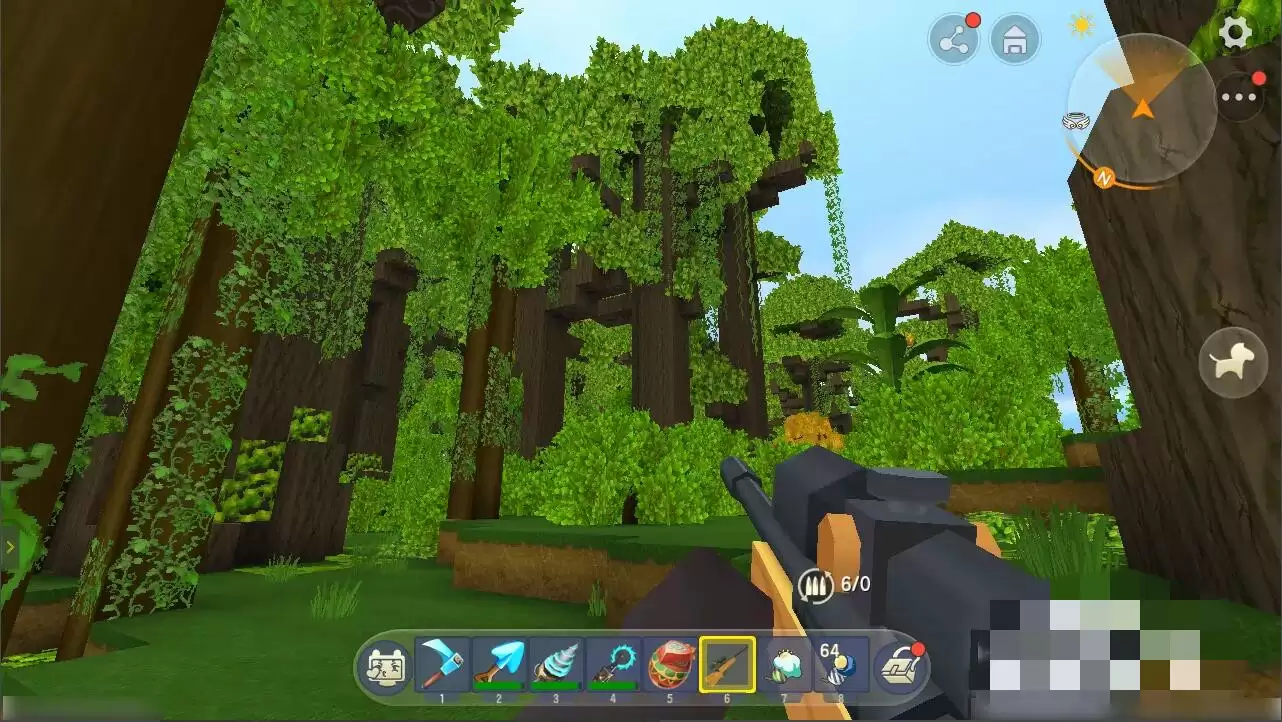Tap the home house button
Image resolution: width=1282 pixels, height=722 pixels.
1015,41
